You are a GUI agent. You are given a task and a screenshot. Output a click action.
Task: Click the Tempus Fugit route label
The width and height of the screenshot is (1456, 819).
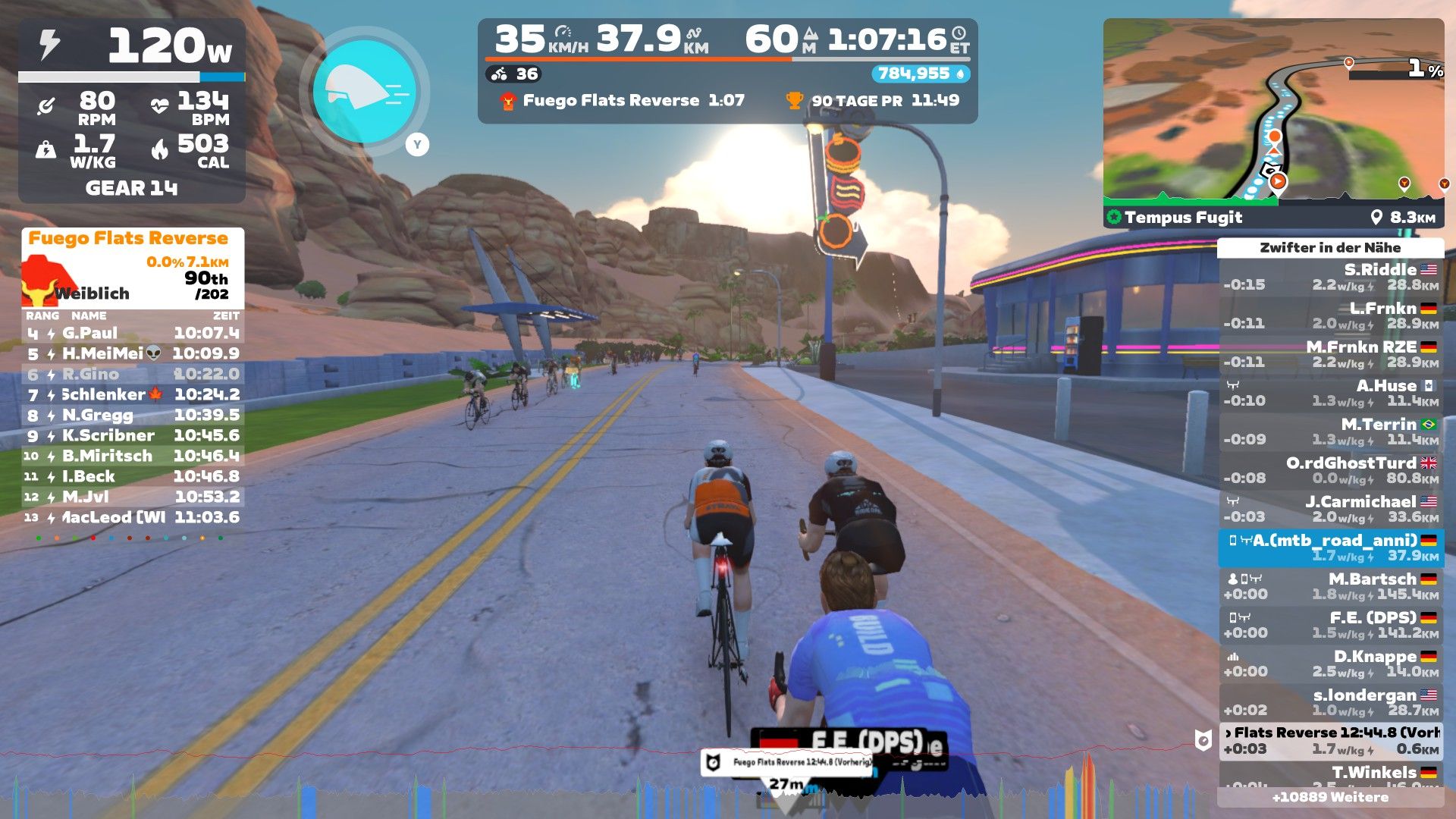(1183, 218)
